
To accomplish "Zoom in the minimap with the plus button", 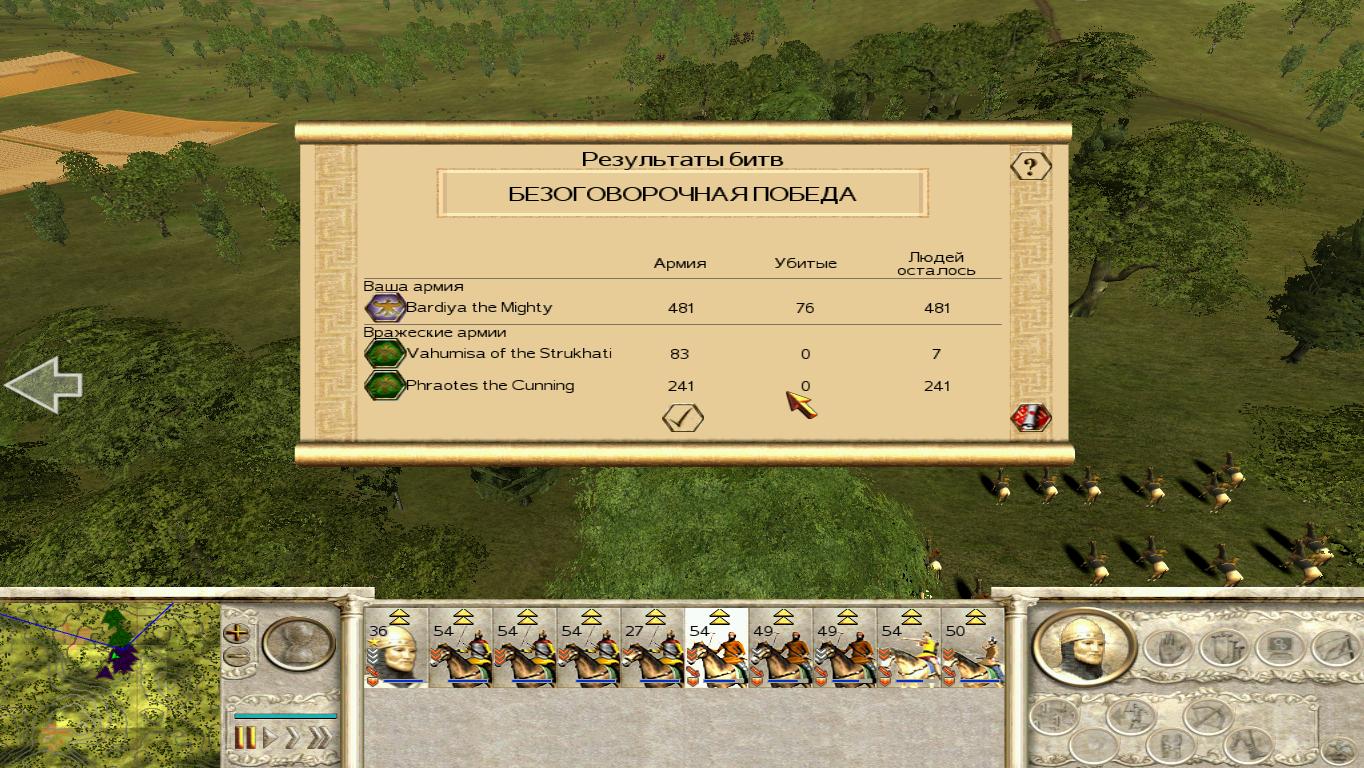I will pyautogui.click(x=237, y=632).
